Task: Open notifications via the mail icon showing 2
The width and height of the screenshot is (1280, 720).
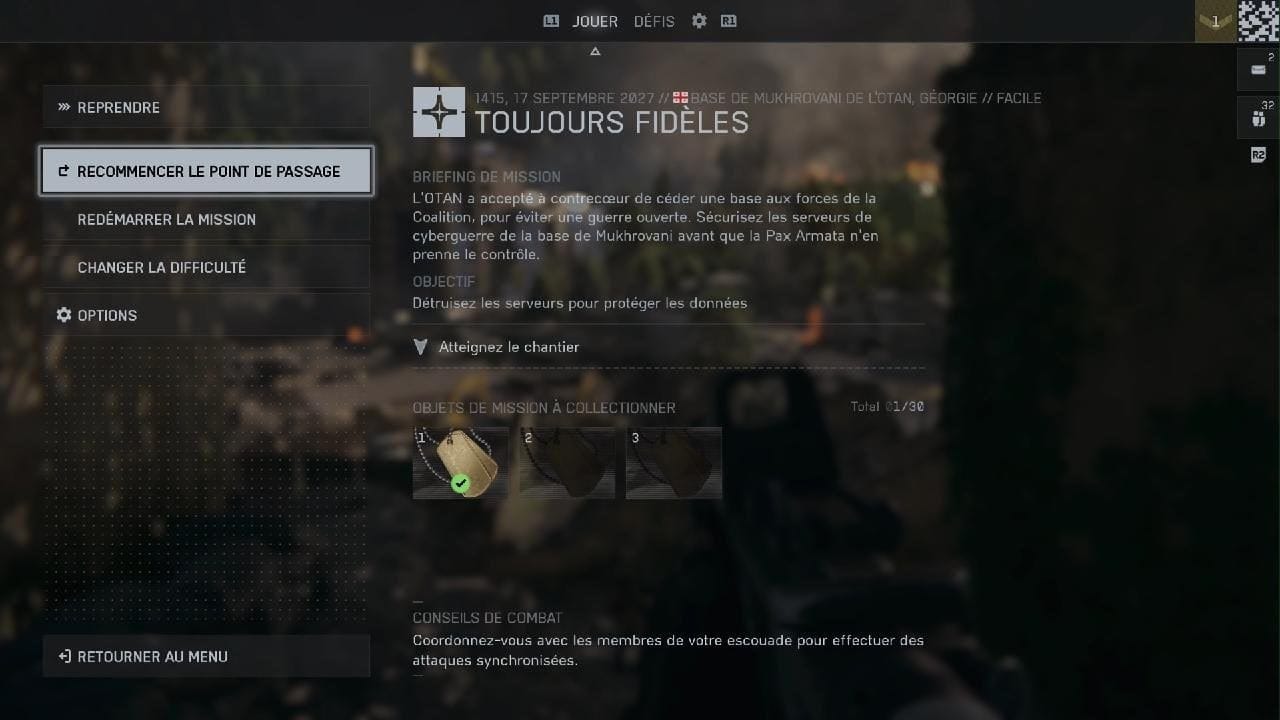Action: point(1257,69)
